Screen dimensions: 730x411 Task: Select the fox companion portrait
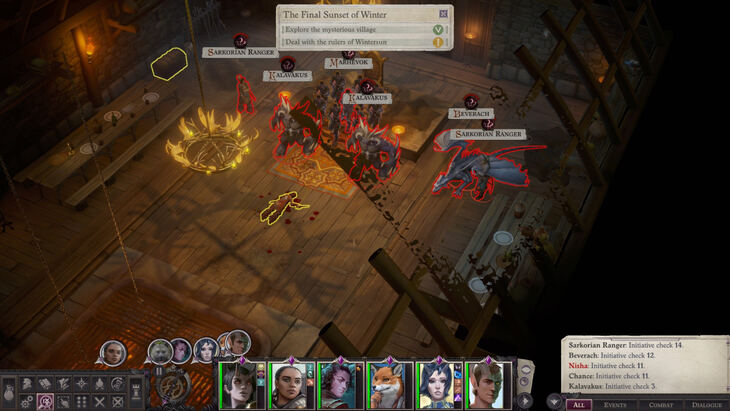pyautogui.click(x=390, y=384)
